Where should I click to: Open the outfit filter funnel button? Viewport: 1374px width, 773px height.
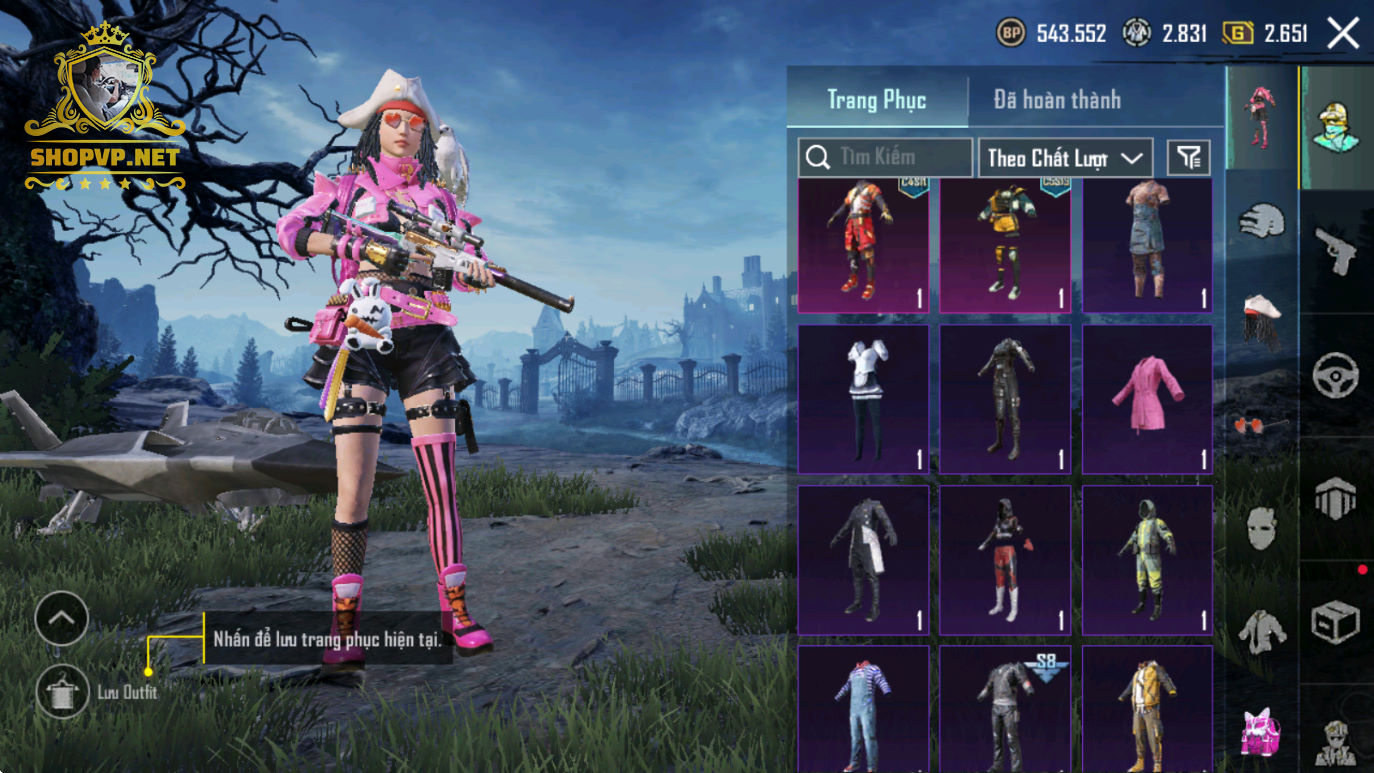1189,157
